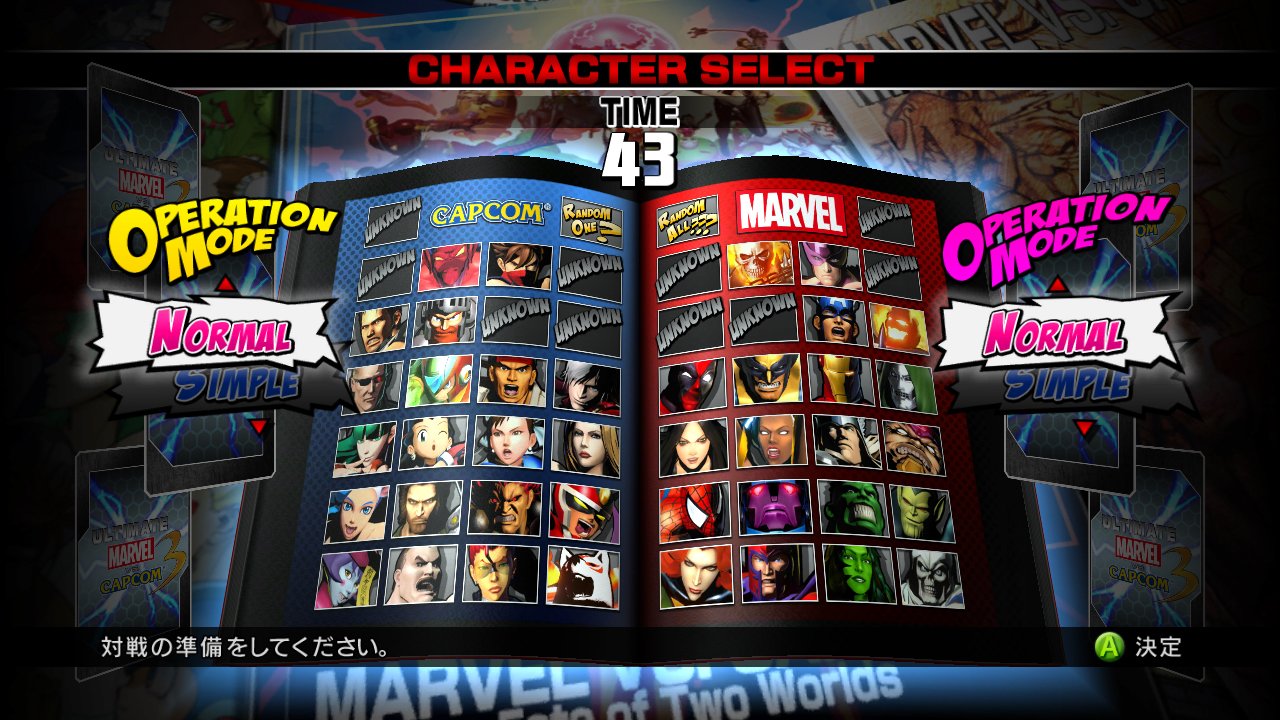This screenshot has height=720, width=1280.
Task: Pick She-Hulk's portrait
Action: click(x=857, y=573)
